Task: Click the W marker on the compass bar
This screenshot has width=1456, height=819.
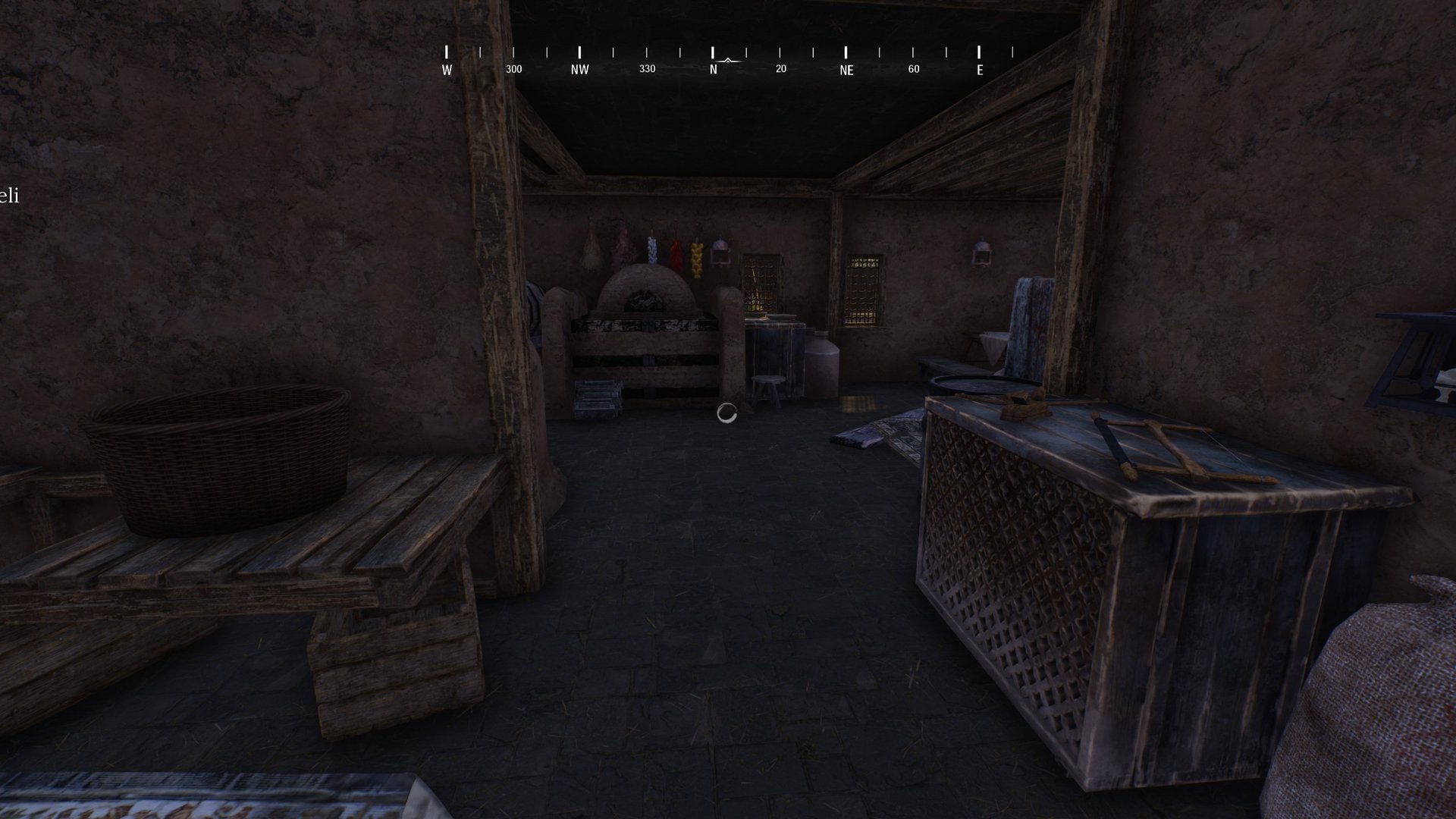Action: click(447, 68)
